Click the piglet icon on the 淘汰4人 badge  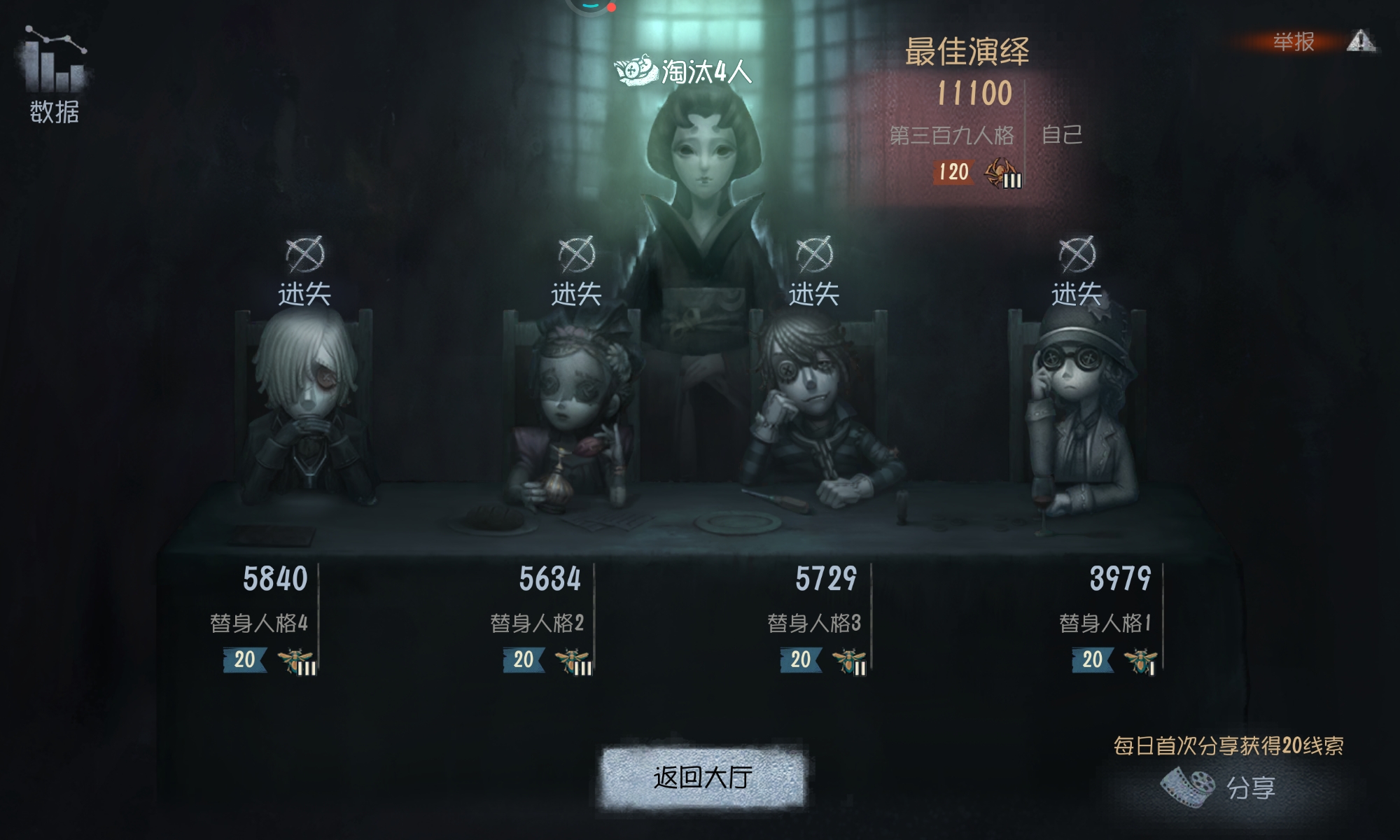[x=634, y=71]
